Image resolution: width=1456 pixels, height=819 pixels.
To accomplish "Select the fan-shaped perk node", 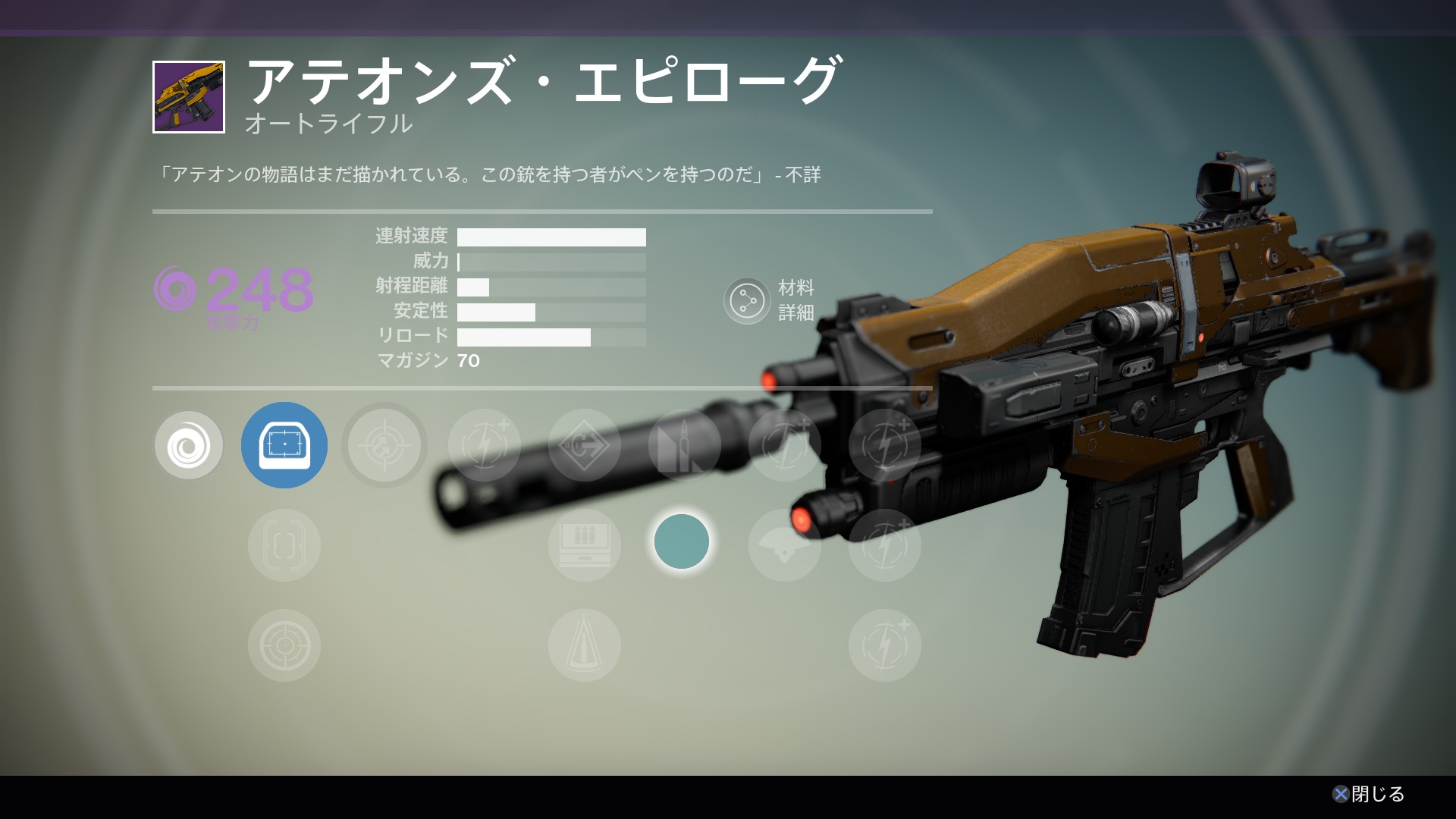I will coord(785,545).
